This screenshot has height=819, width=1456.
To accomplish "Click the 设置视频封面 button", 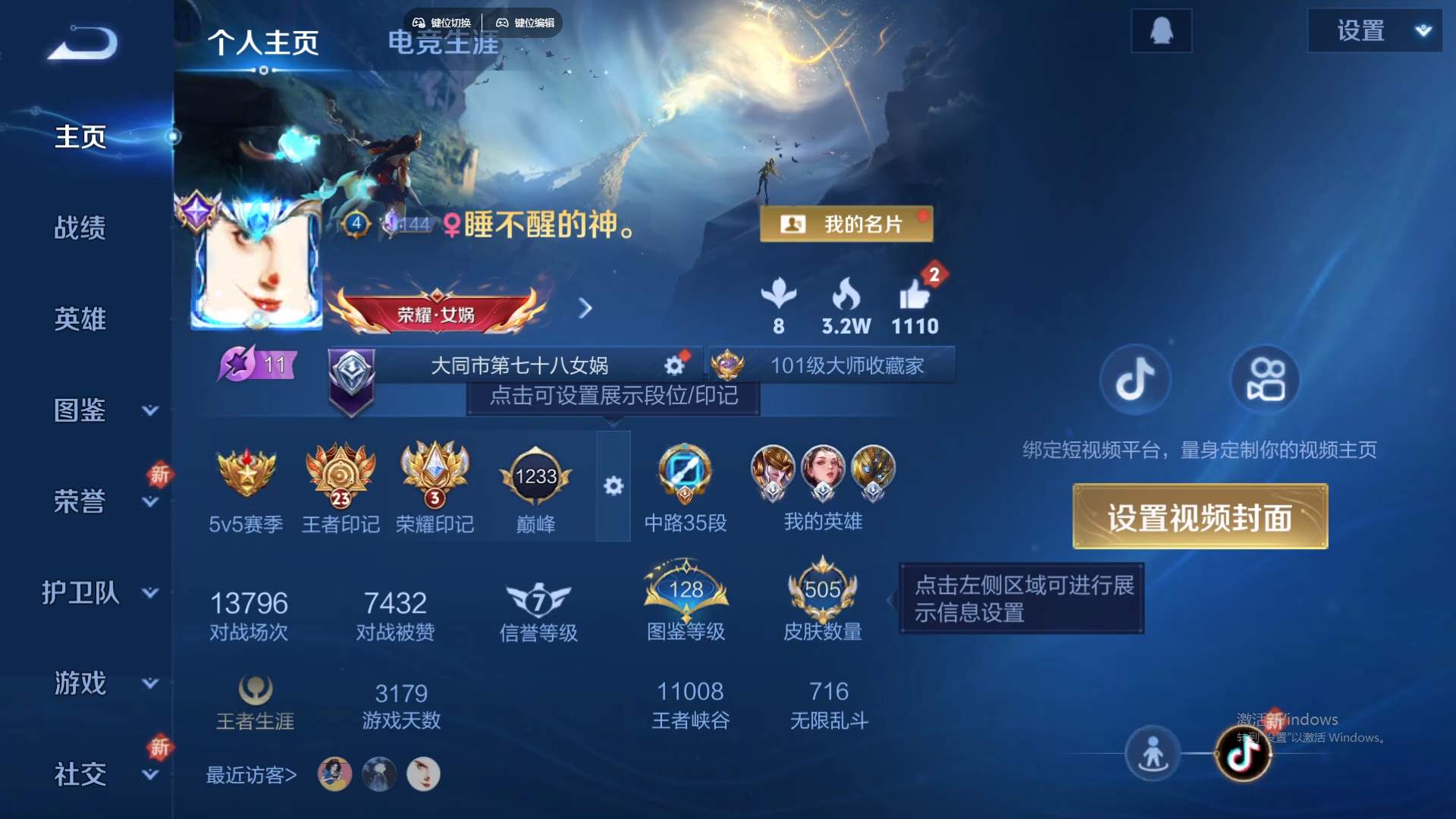I will pyautogui.click(x=1199, y=516).
